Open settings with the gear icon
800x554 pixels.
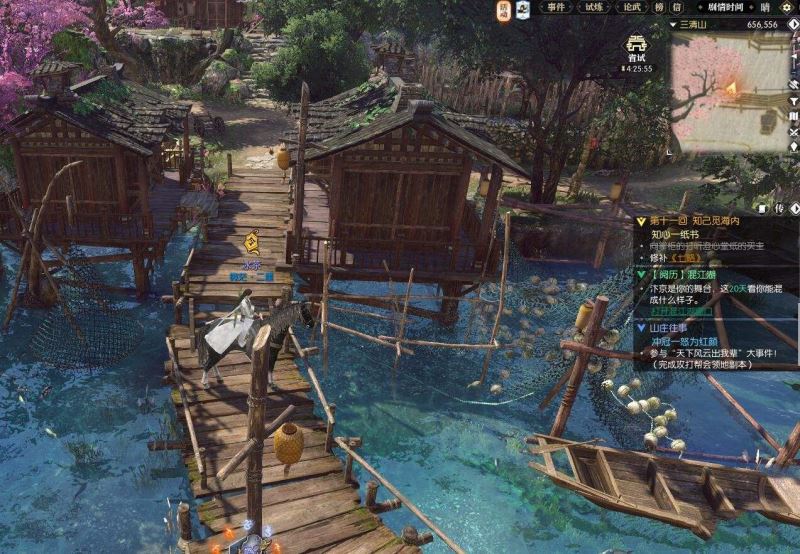(x=789, y=8)
